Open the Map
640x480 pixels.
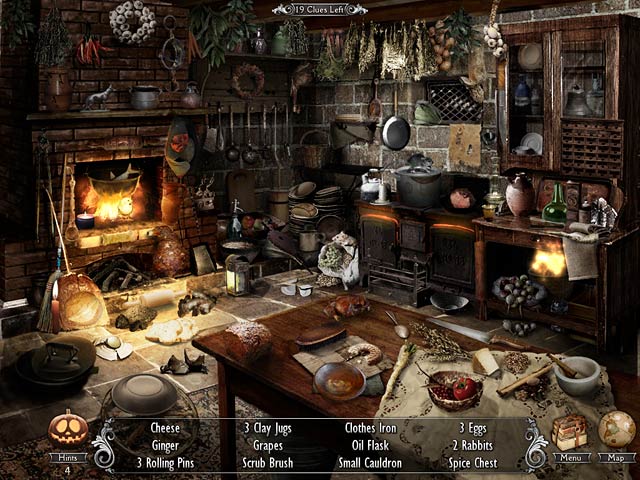point(616,457)
